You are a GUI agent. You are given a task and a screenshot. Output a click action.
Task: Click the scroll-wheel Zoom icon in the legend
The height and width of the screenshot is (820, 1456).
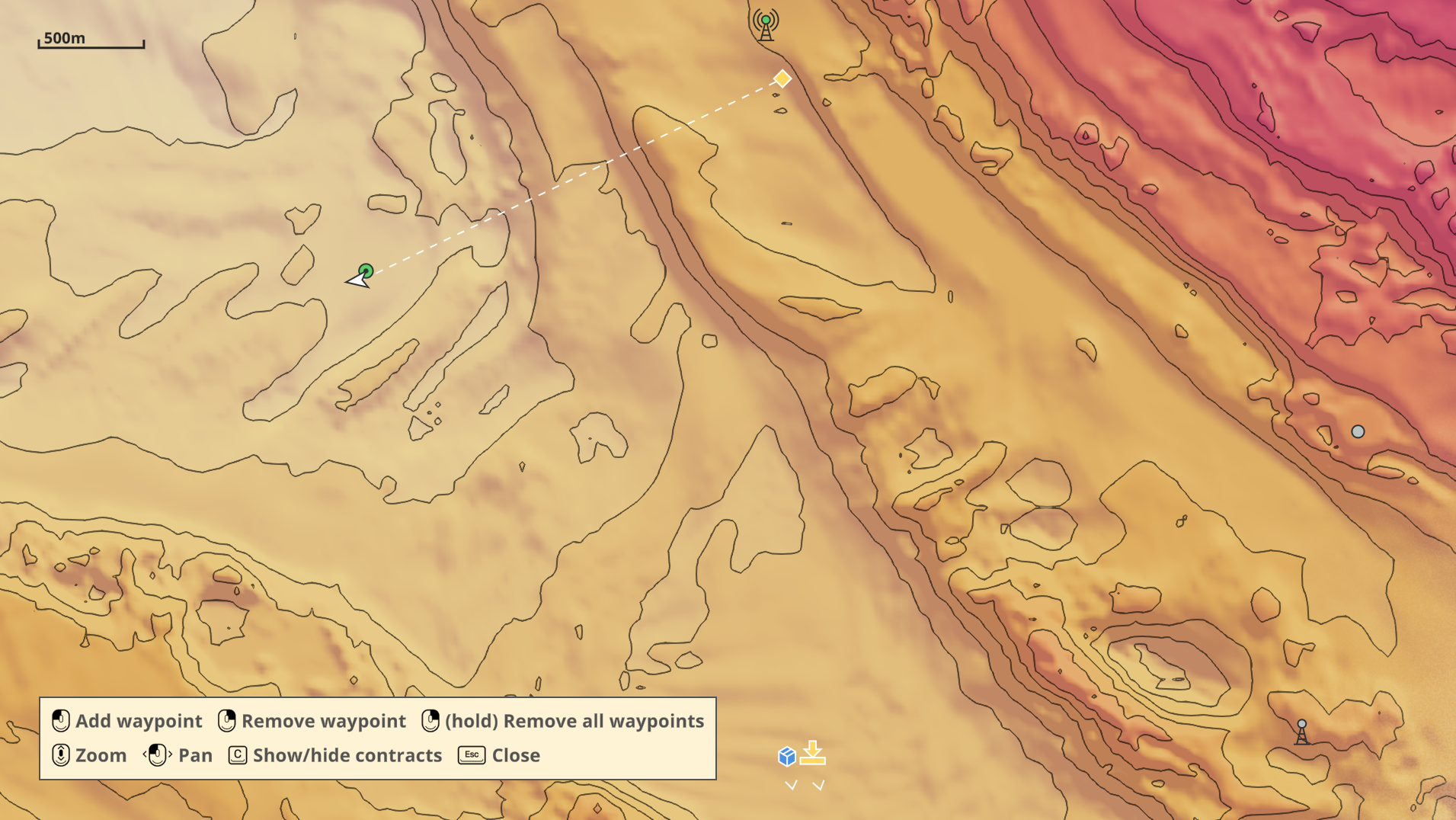point(59,755)
